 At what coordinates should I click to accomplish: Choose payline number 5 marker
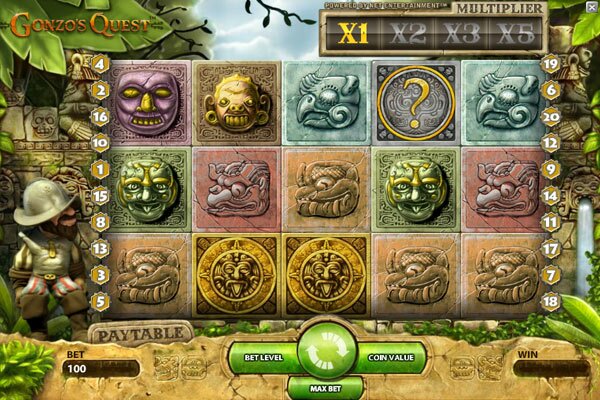coord(101,299)
